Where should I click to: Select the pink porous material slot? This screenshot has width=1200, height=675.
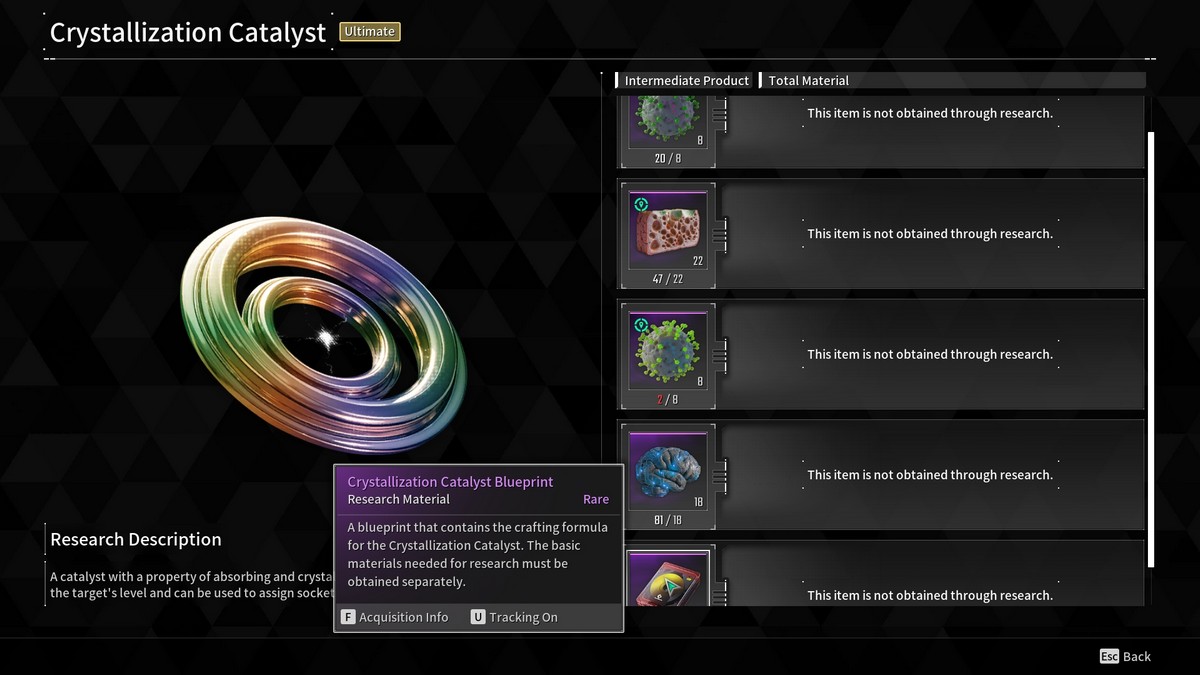point(667,232)
